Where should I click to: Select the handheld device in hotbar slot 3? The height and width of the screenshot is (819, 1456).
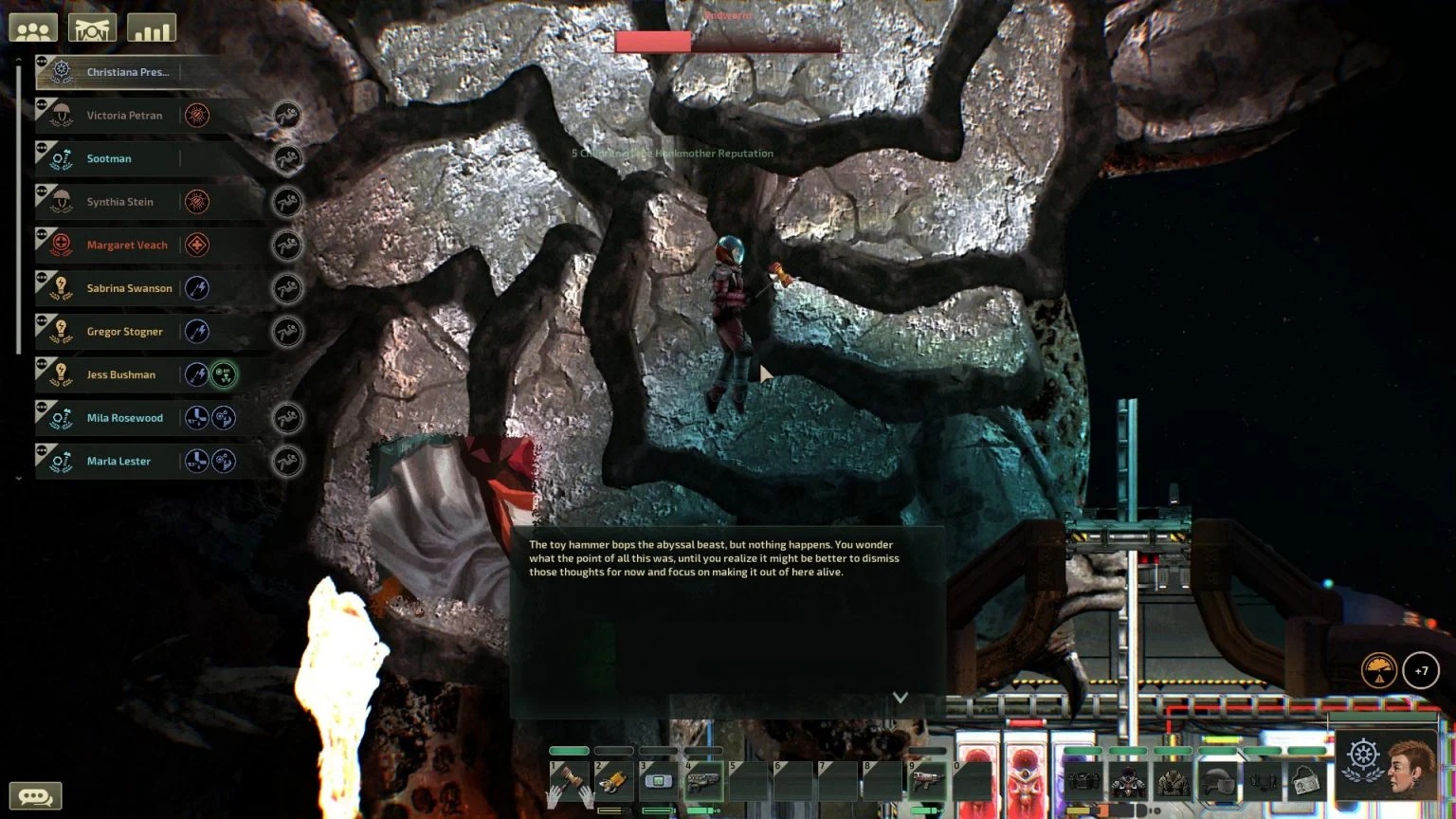point(658,782)
